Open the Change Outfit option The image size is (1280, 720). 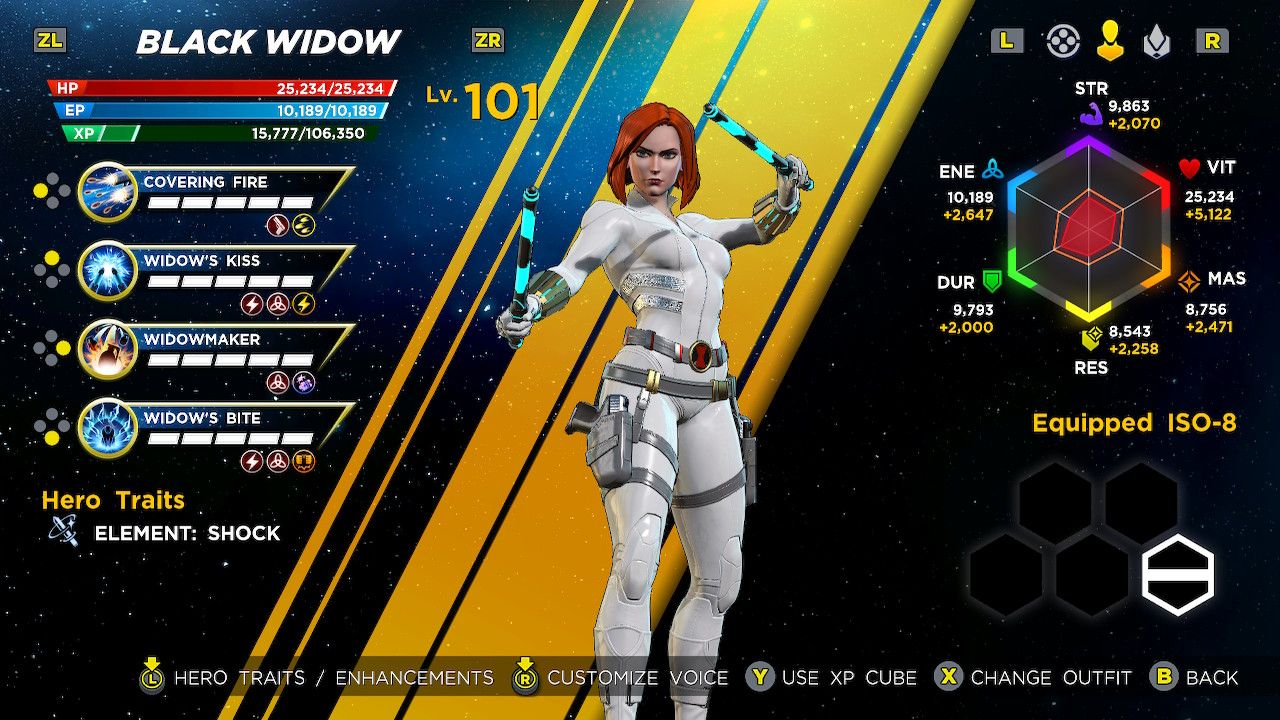[1034, 677]
